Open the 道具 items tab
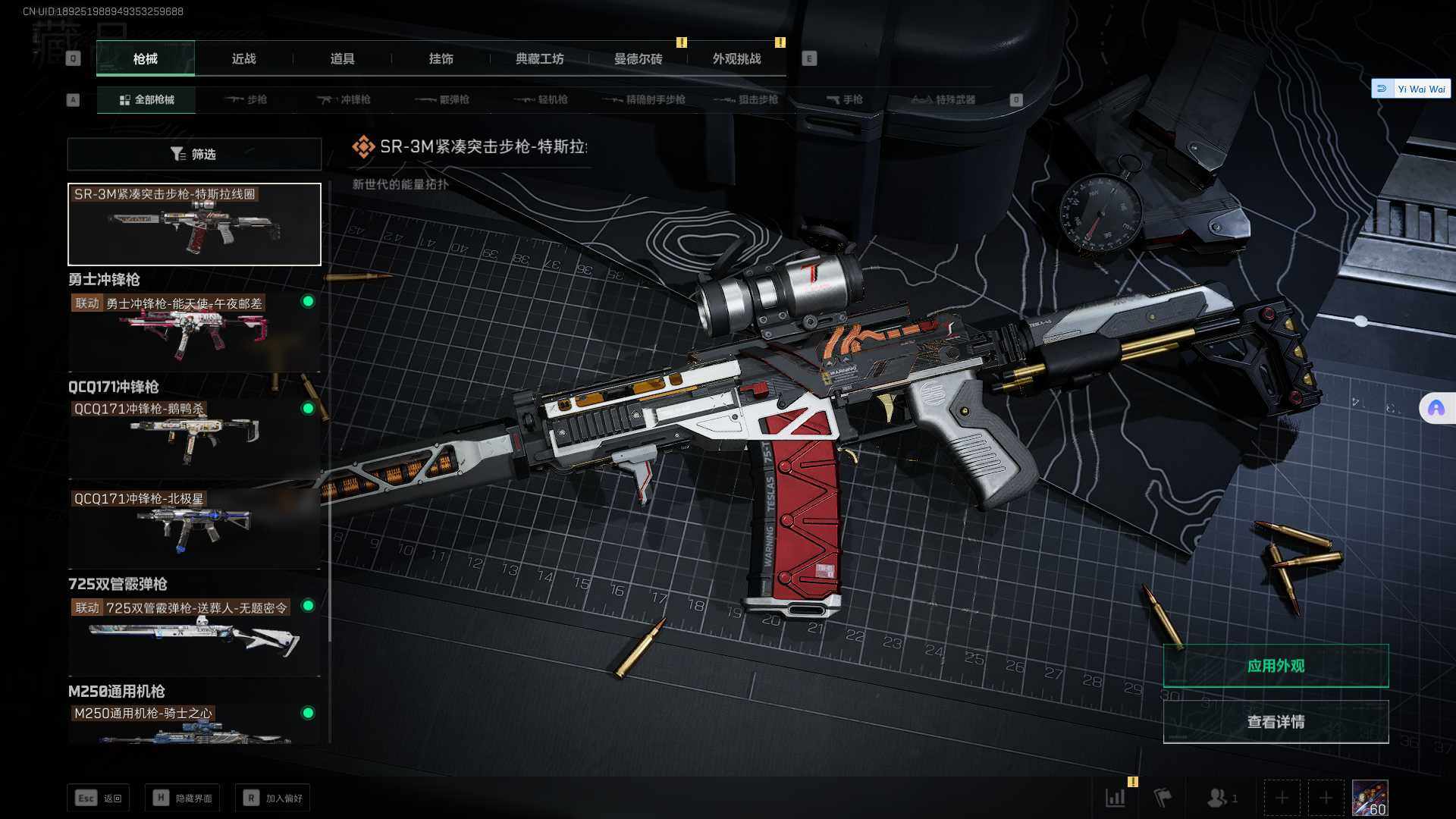Image resolution: width=1456 pixels, height=819 pixels. tap(342, 58)
